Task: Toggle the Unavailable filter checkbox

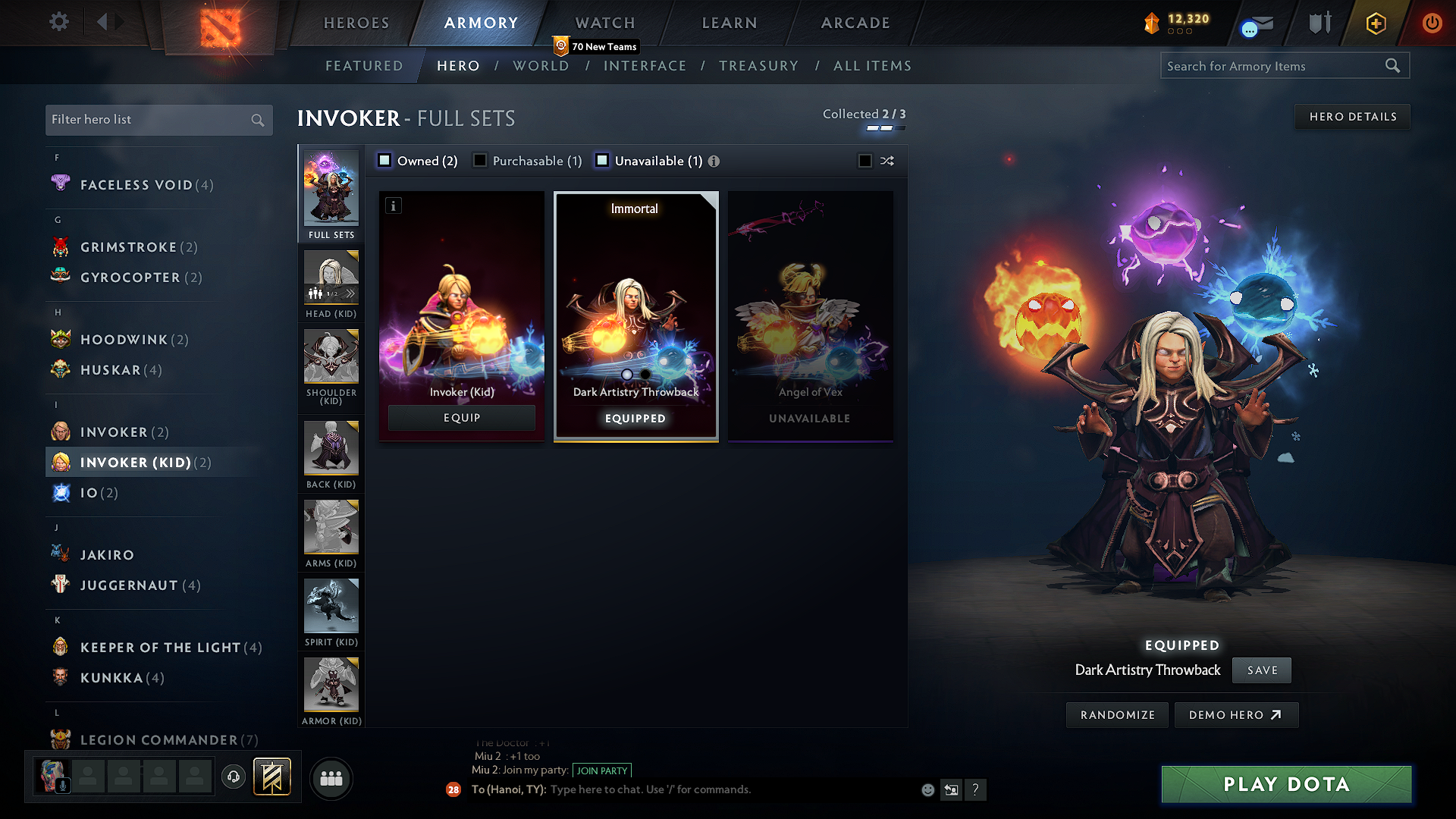Action: (x=602, y=161)
